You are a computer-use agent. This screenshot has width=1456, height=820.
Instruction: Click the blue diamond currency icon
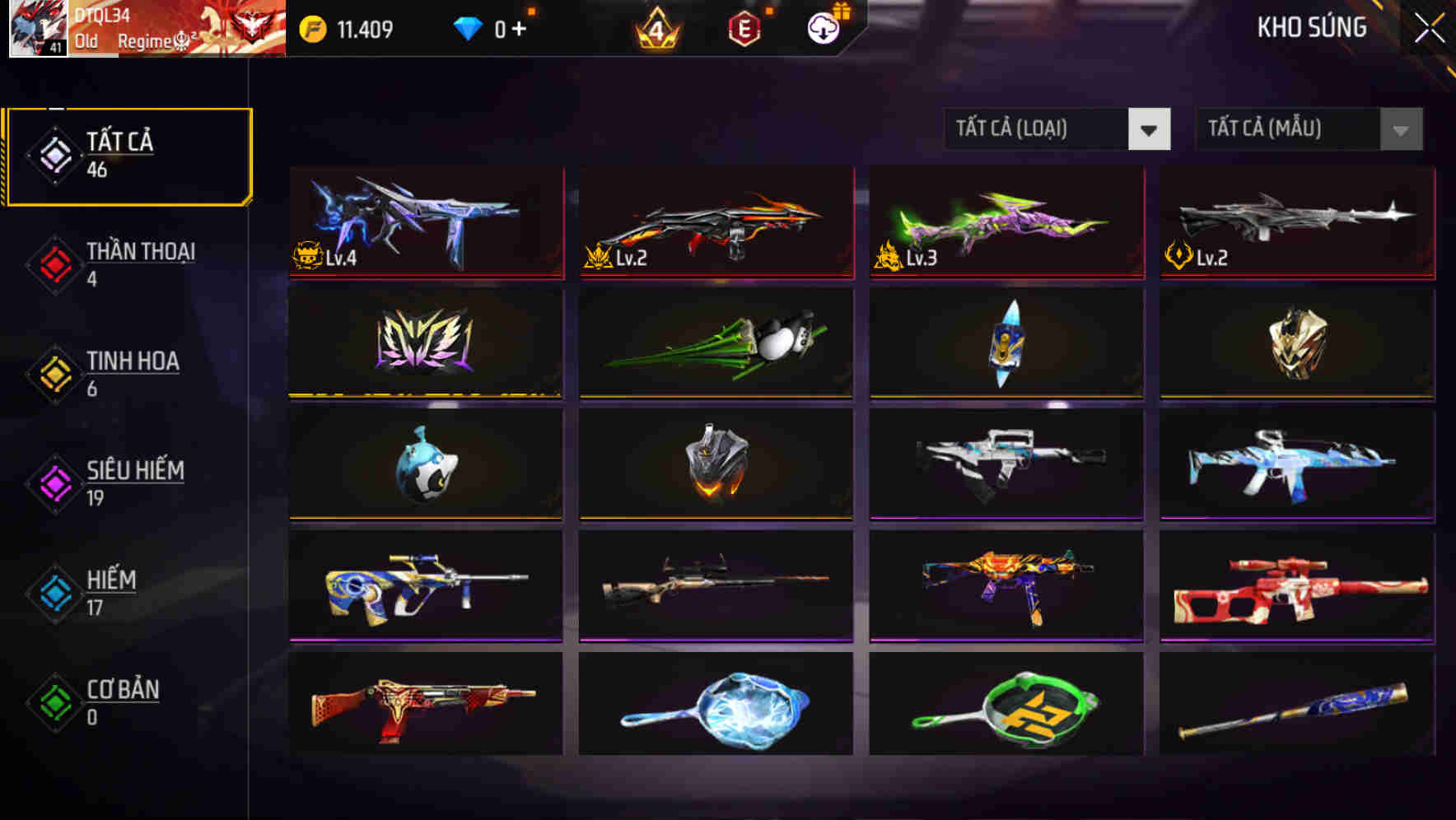468,27
